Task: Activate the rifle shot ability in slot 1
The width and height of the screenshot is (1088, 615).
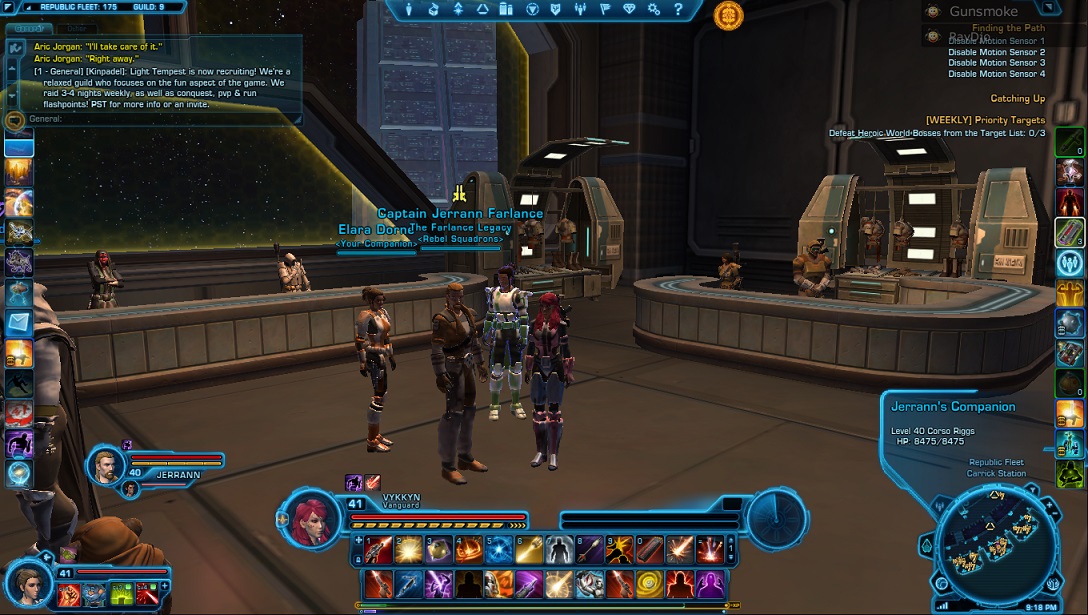Action: point(379,548)
